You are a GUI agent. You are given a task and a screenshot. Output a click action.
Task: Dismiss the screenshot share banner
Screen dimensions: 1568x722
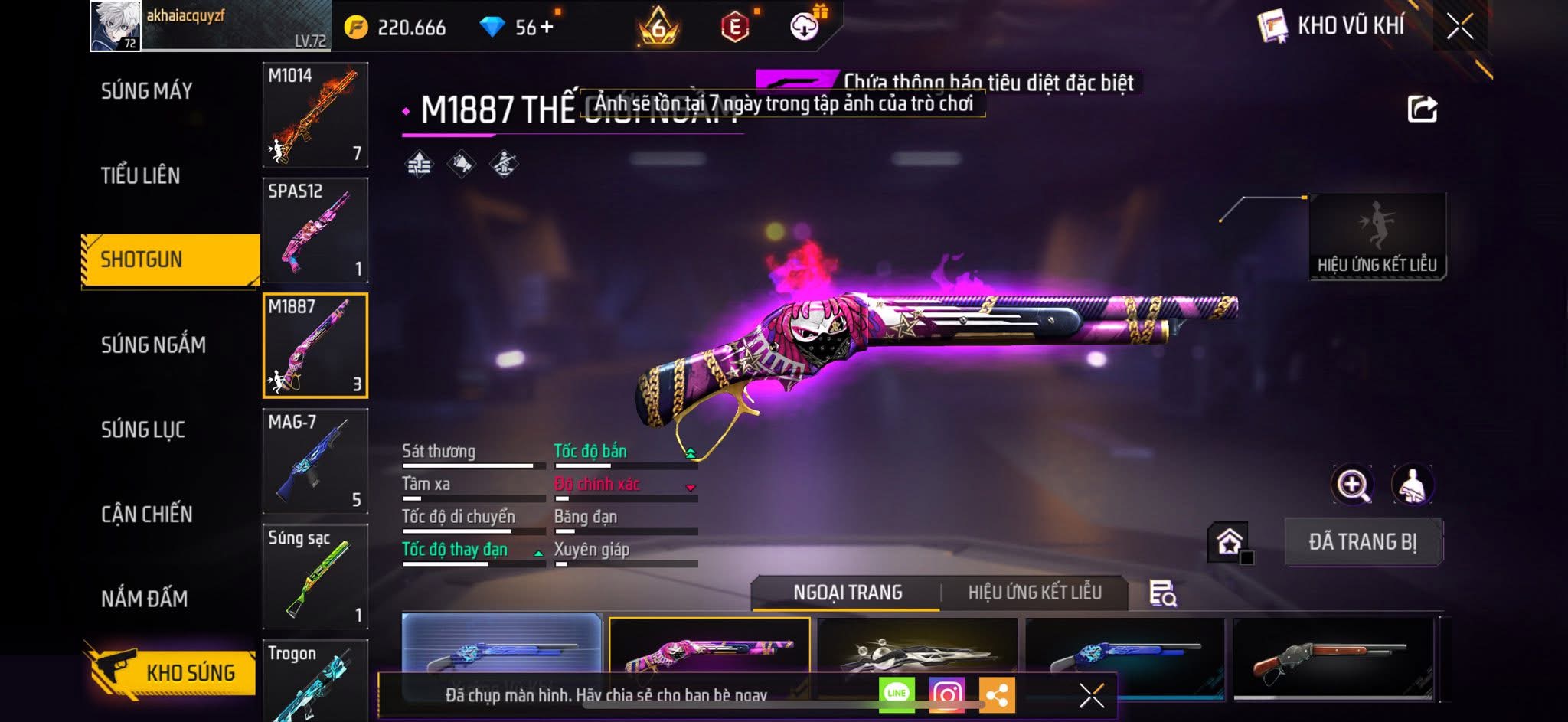click(1091, 695)
